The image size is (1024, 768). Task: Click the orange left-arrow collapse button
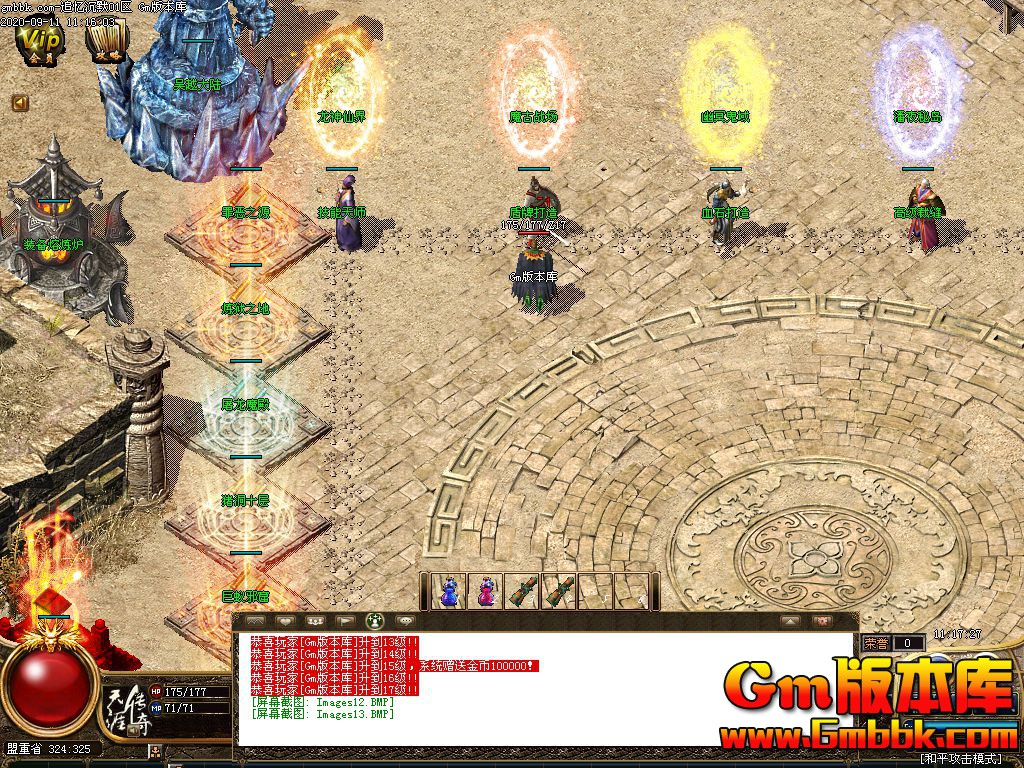pyautogui.click(x=20, y=102)
